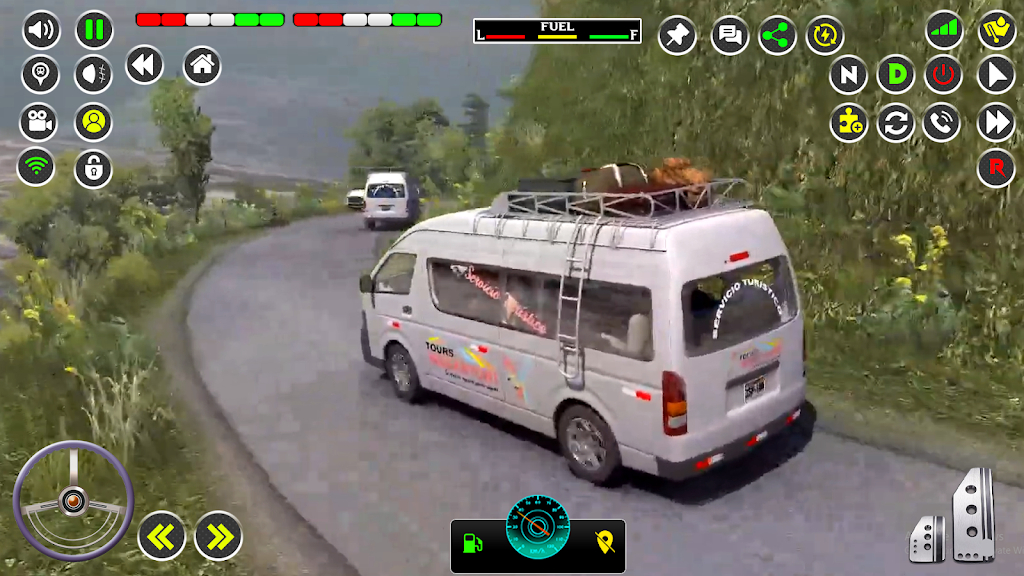The height and width of the screenshot is (576, 1024).
Task: Click the phone call icon
Action: 942,123
